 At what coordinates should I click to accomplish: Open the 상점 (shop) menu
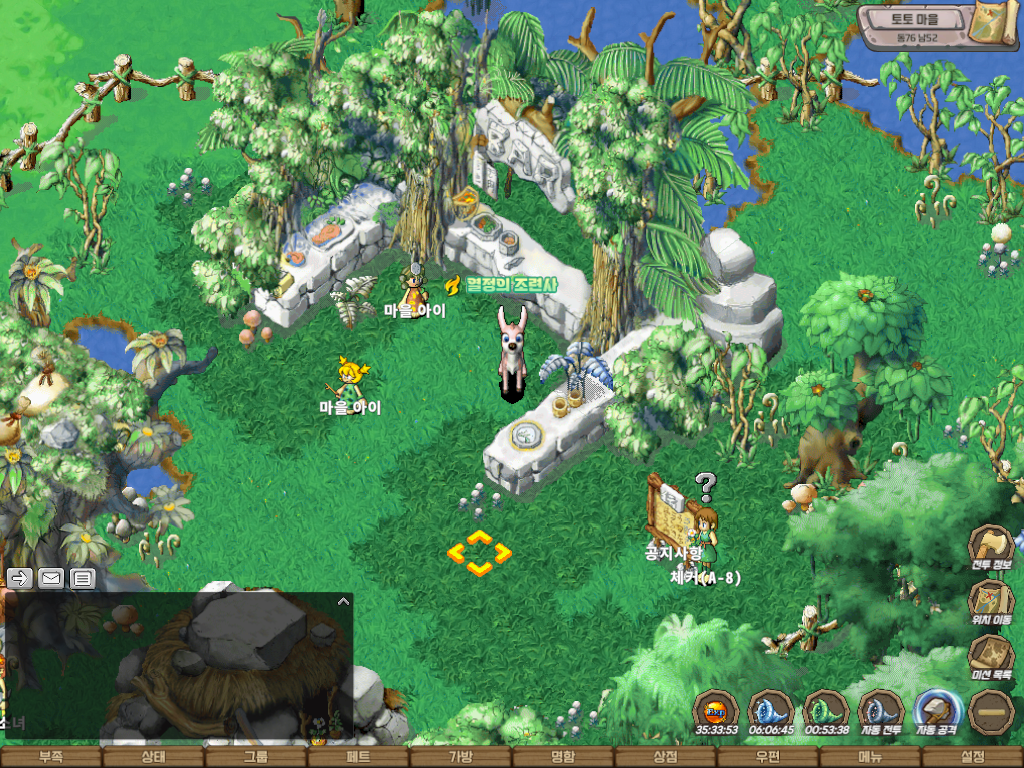[x=665, y=757]
